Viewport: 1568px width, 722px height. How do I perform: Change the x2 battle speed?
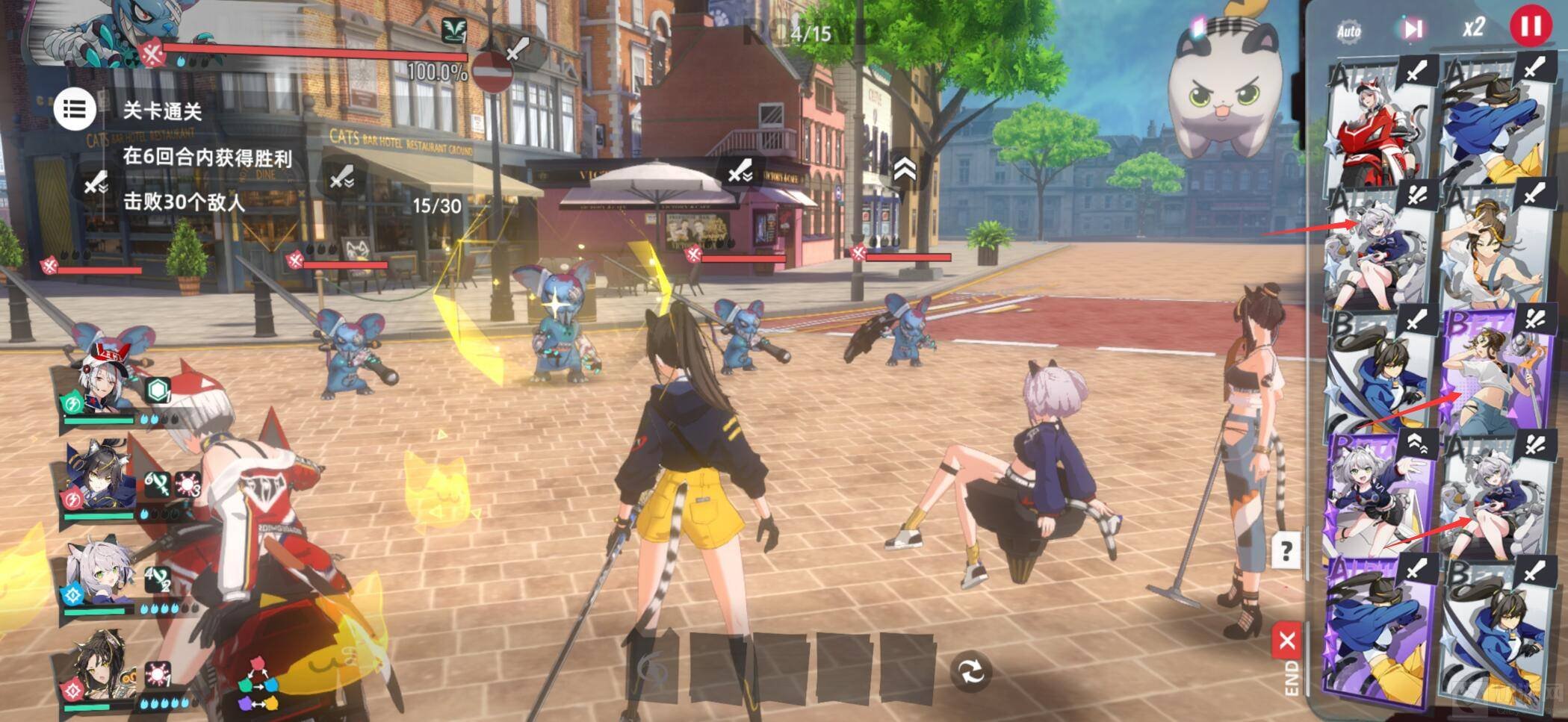(x=1472, y=28)
